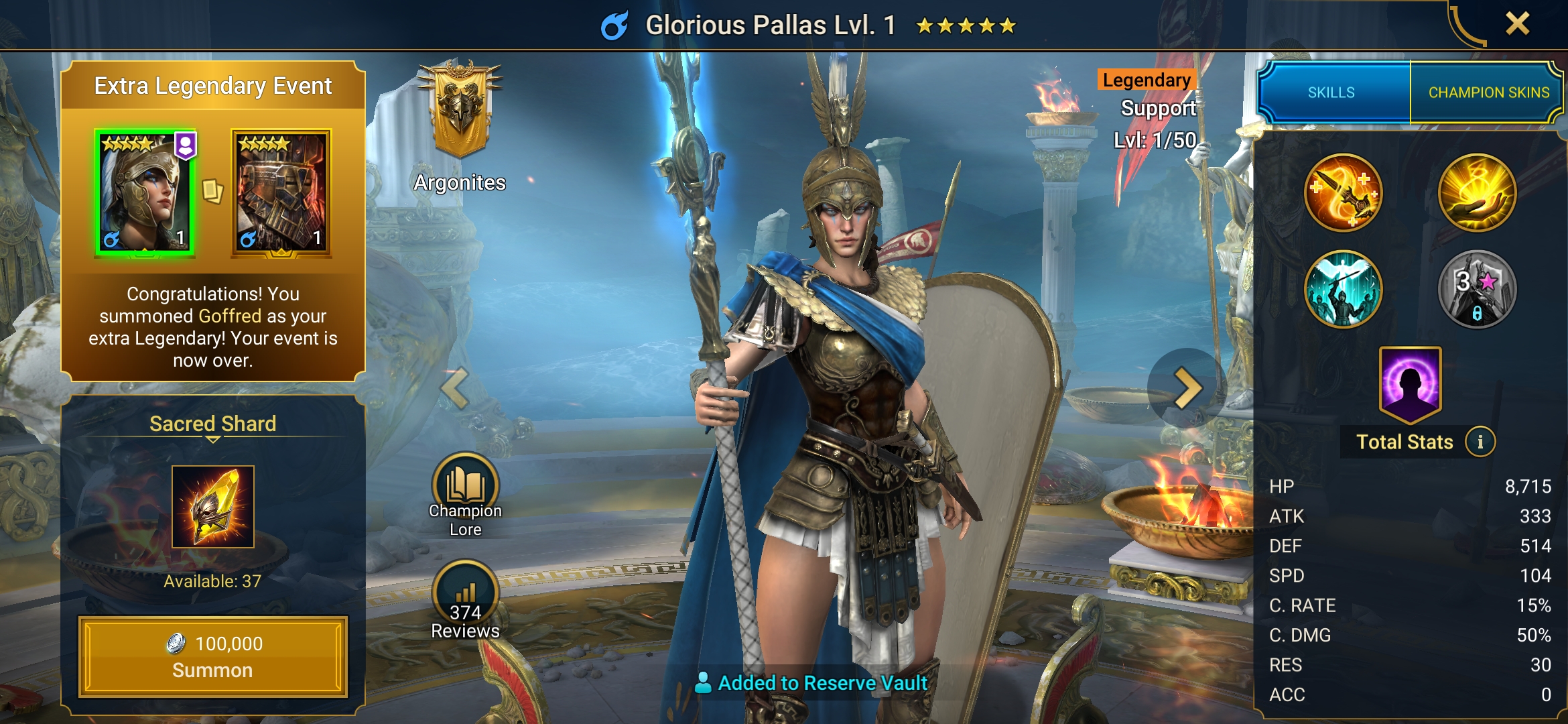1568x724 pixels.
Task: Show the next champion with right arrow
Action: [x=1187, y=388]
